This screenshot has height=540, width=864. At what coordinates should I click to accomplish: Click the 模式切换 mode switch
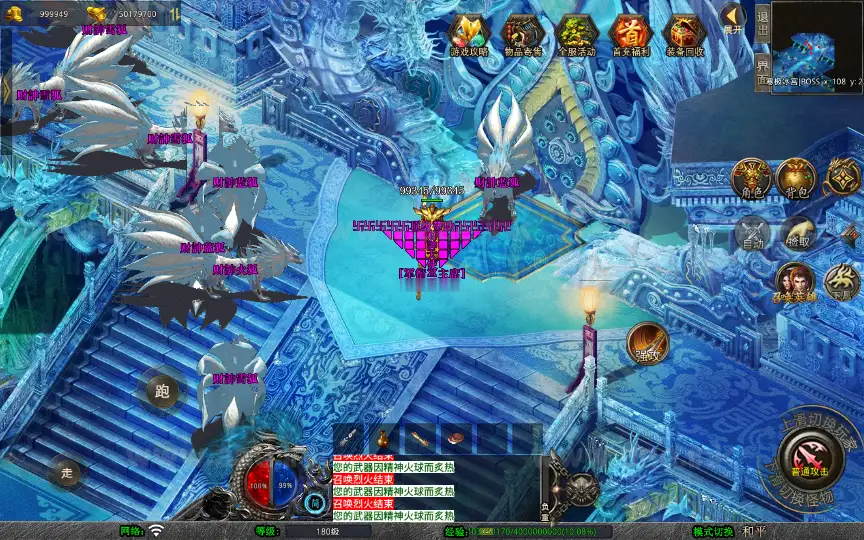[714, 531]
